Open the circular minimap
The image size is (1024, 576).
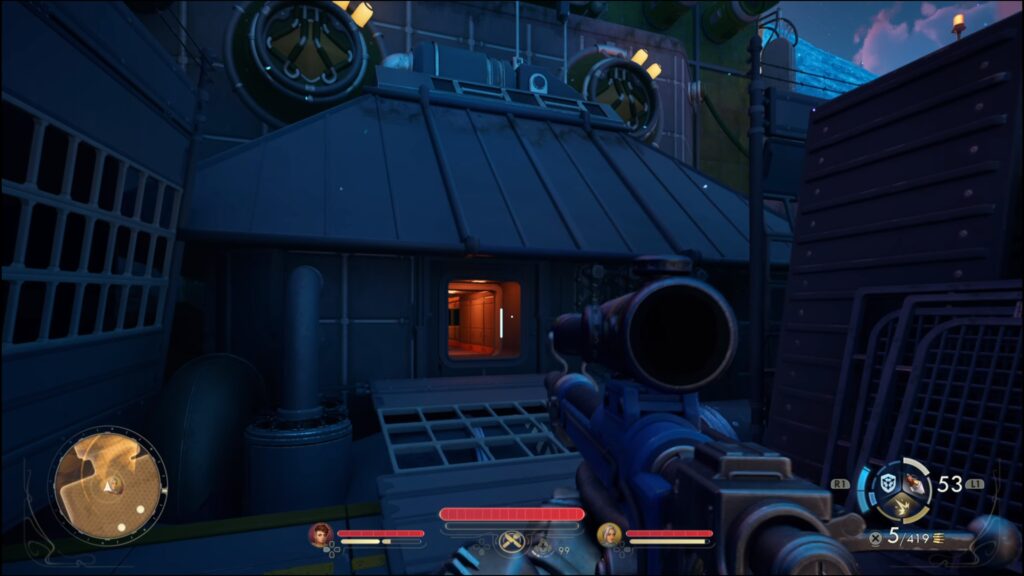click(108, 487)
